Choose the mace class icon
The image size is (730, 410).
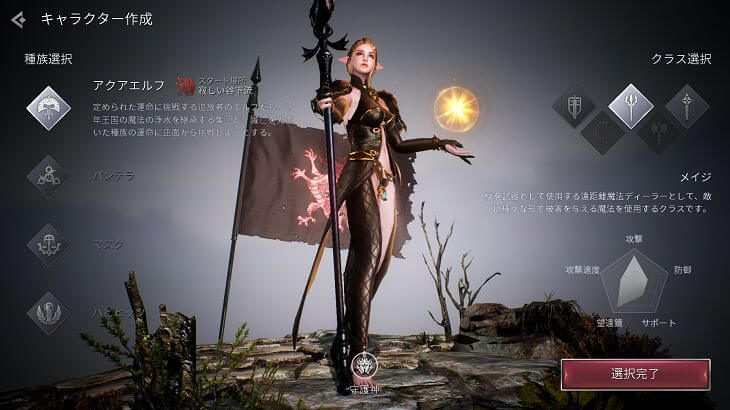pyautogui.click(x=687, y=106)
